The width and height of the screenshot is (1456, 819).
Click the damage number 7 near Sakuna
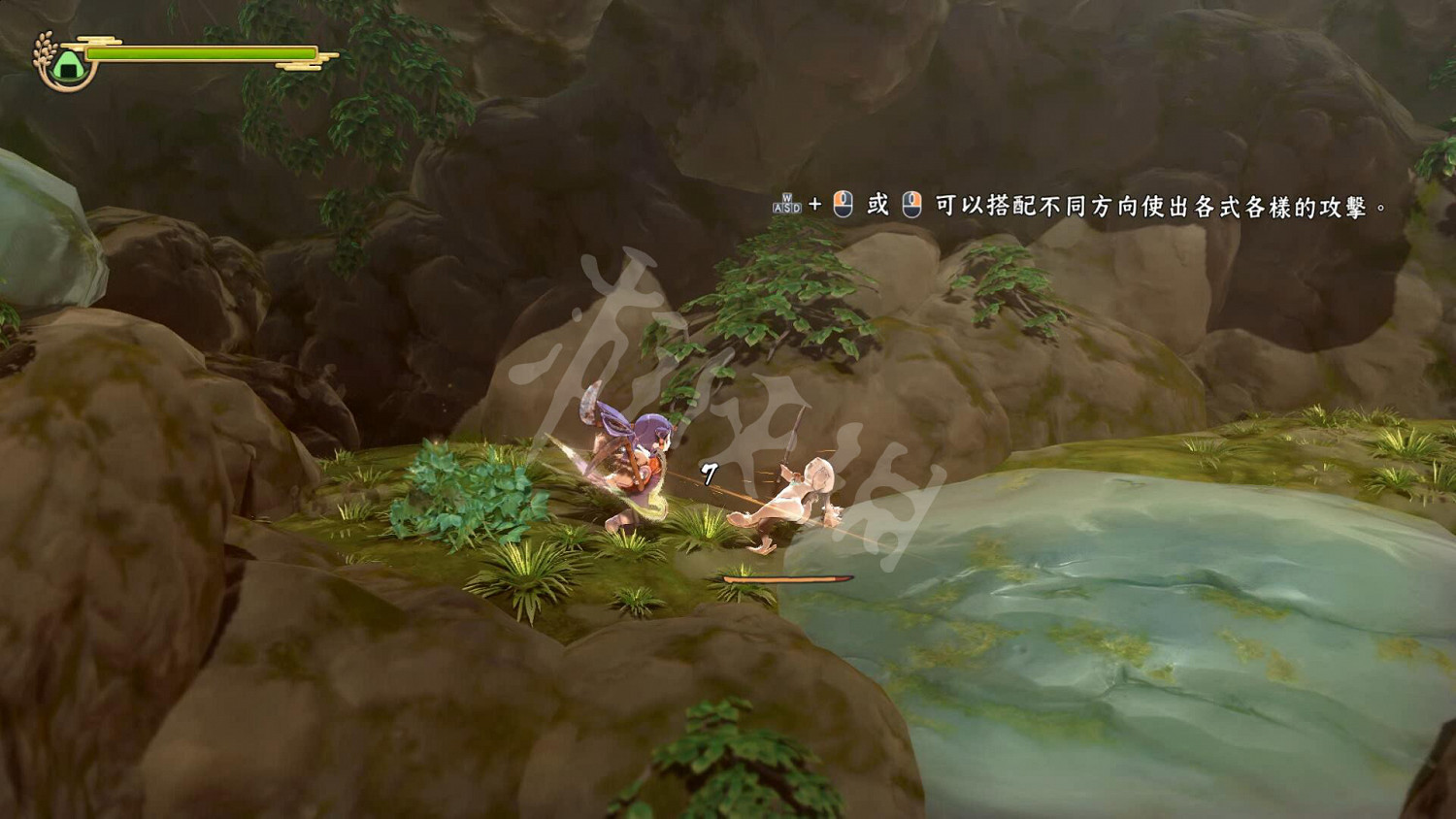(708, 475)
